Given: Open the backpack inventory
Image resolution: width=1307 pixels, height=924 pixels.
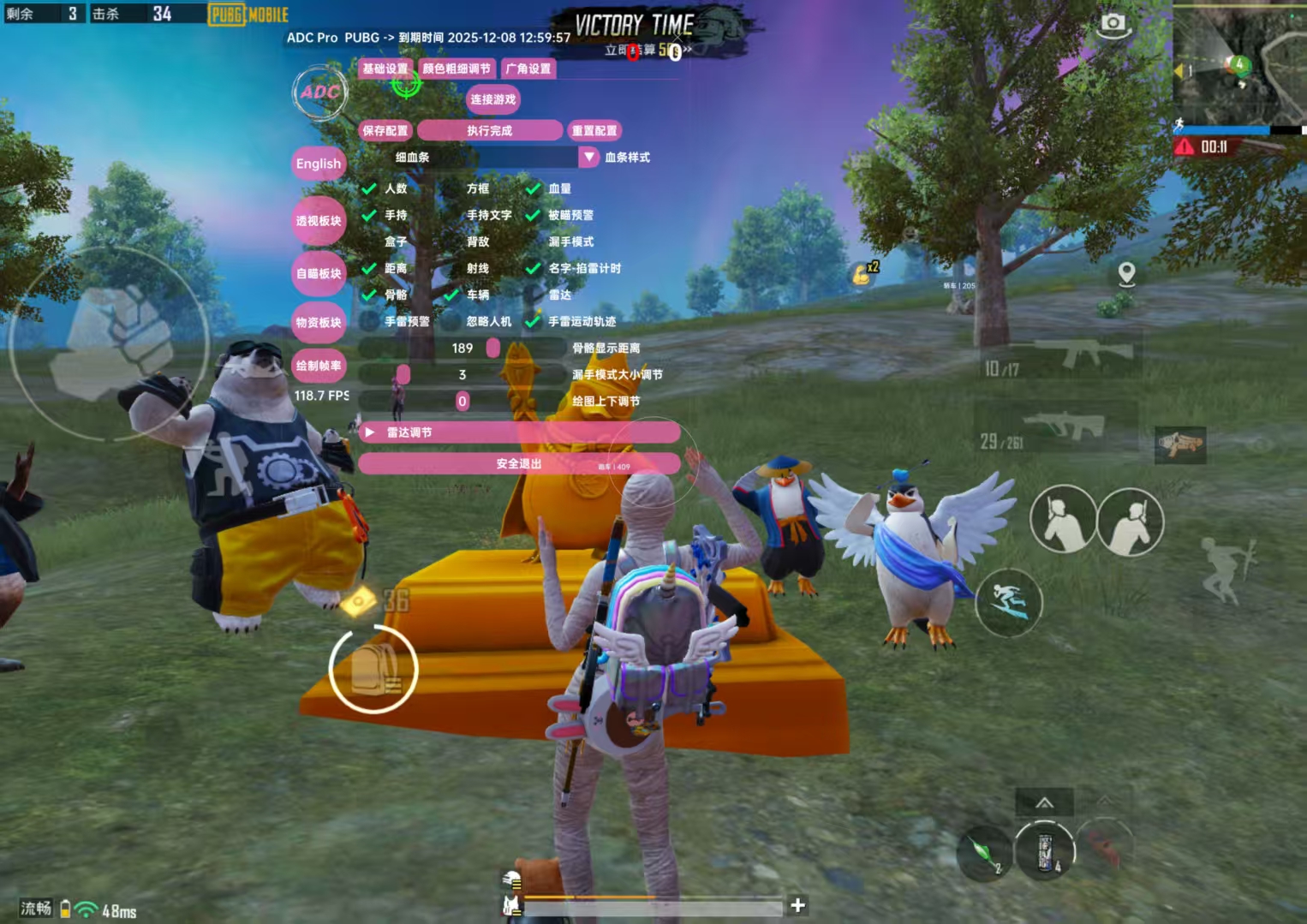Looking at the screenshot, I should click(373, 669).
